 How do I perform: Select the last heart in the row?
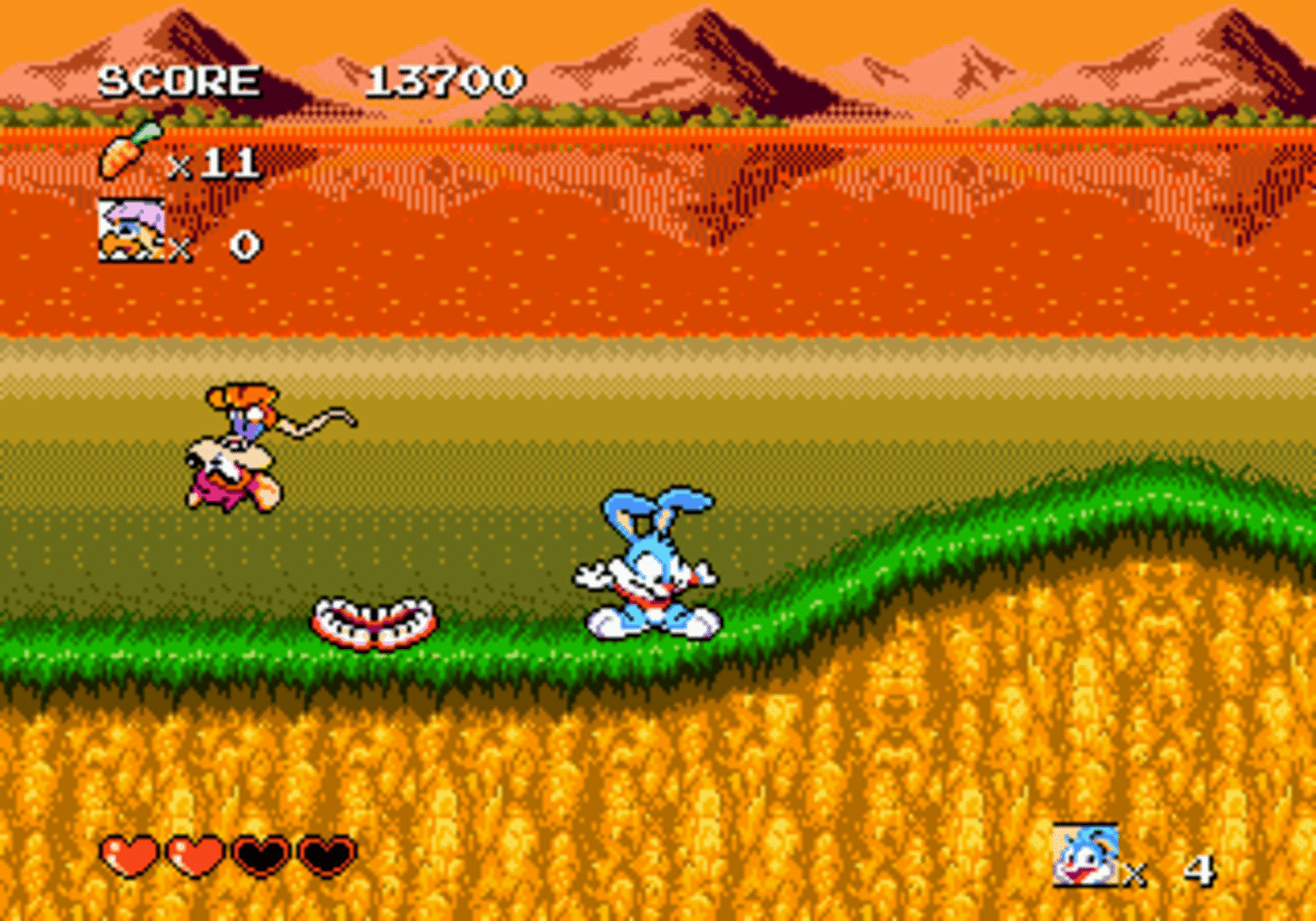[x=327, y=857]
